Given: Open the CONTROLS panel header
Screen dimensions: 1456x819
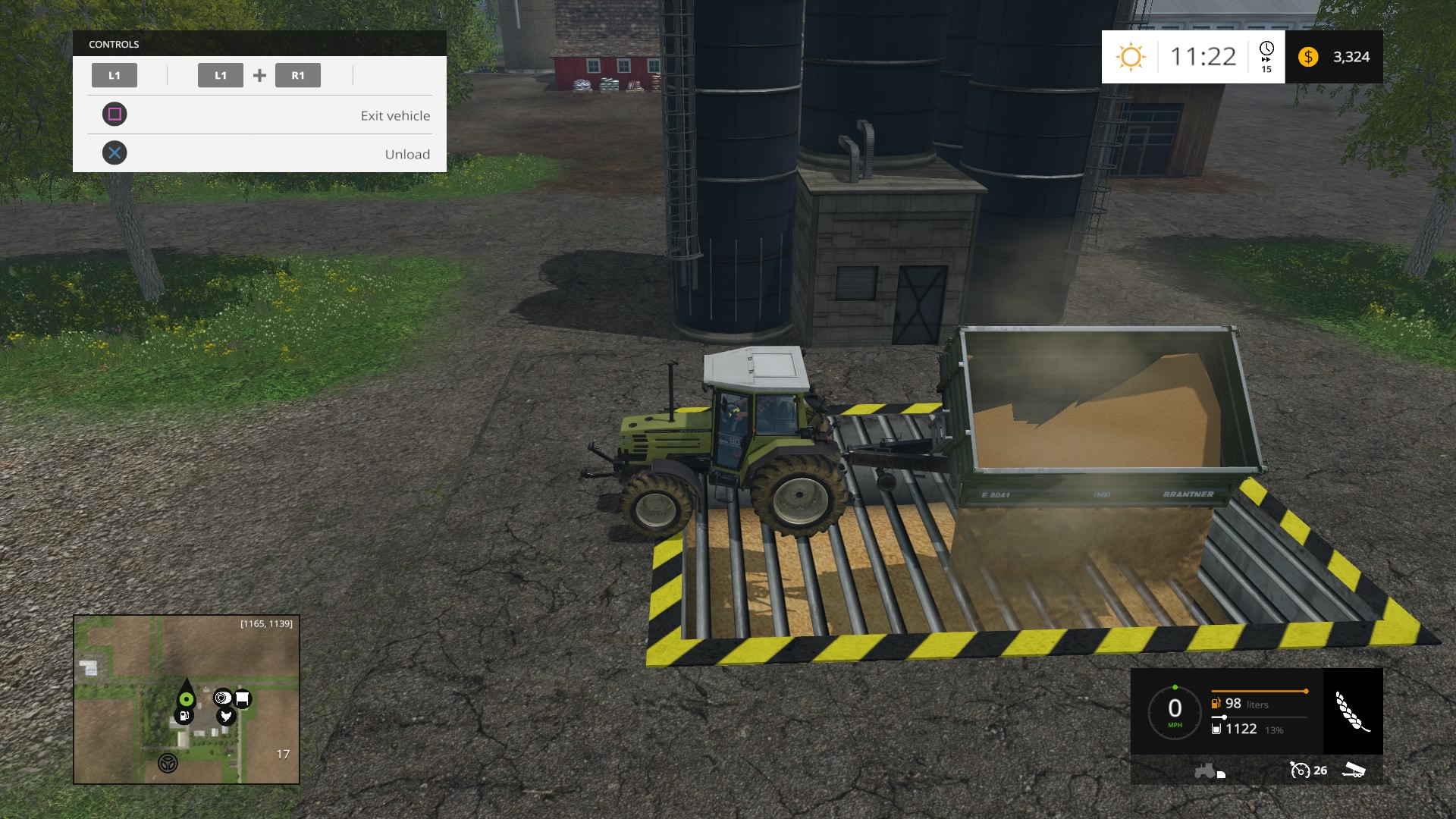Looking at the screenshot, I should [113, 44].
